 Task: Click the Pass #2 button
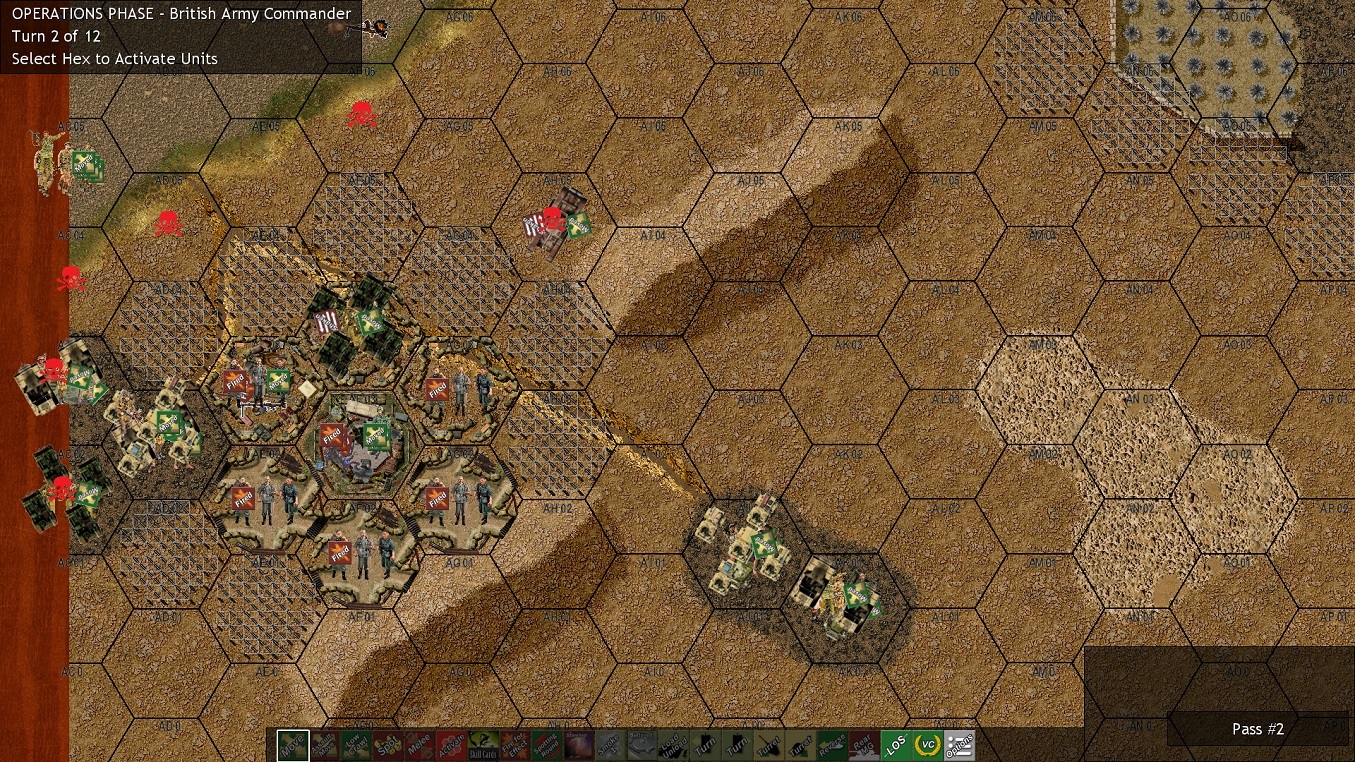pyautogui.click(x=1257, y=729)
